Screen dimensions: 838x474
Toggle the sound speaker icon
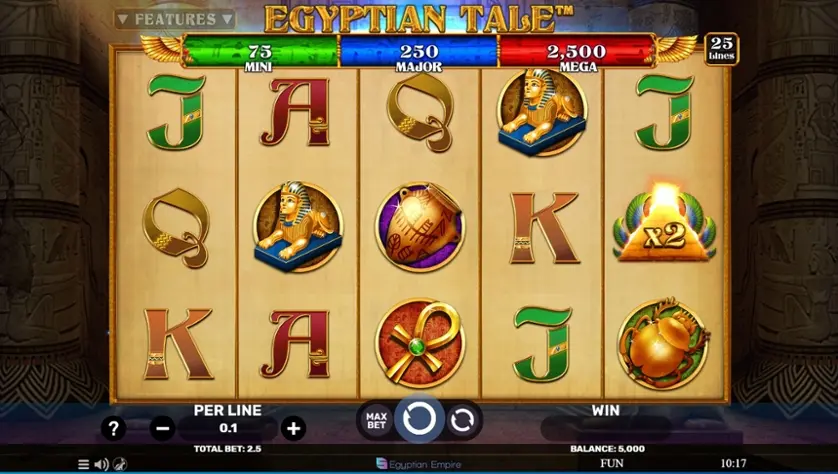[101, 464]
